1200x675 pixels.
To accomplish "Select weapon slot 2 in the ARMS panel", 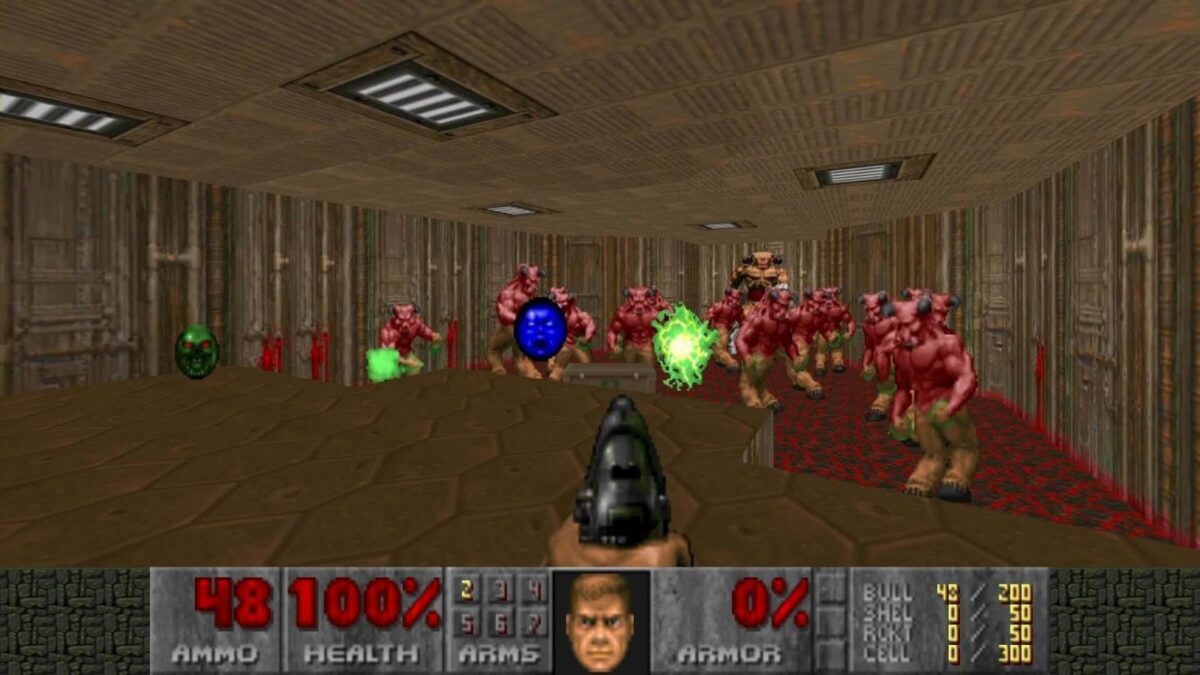I will (467, 591).
